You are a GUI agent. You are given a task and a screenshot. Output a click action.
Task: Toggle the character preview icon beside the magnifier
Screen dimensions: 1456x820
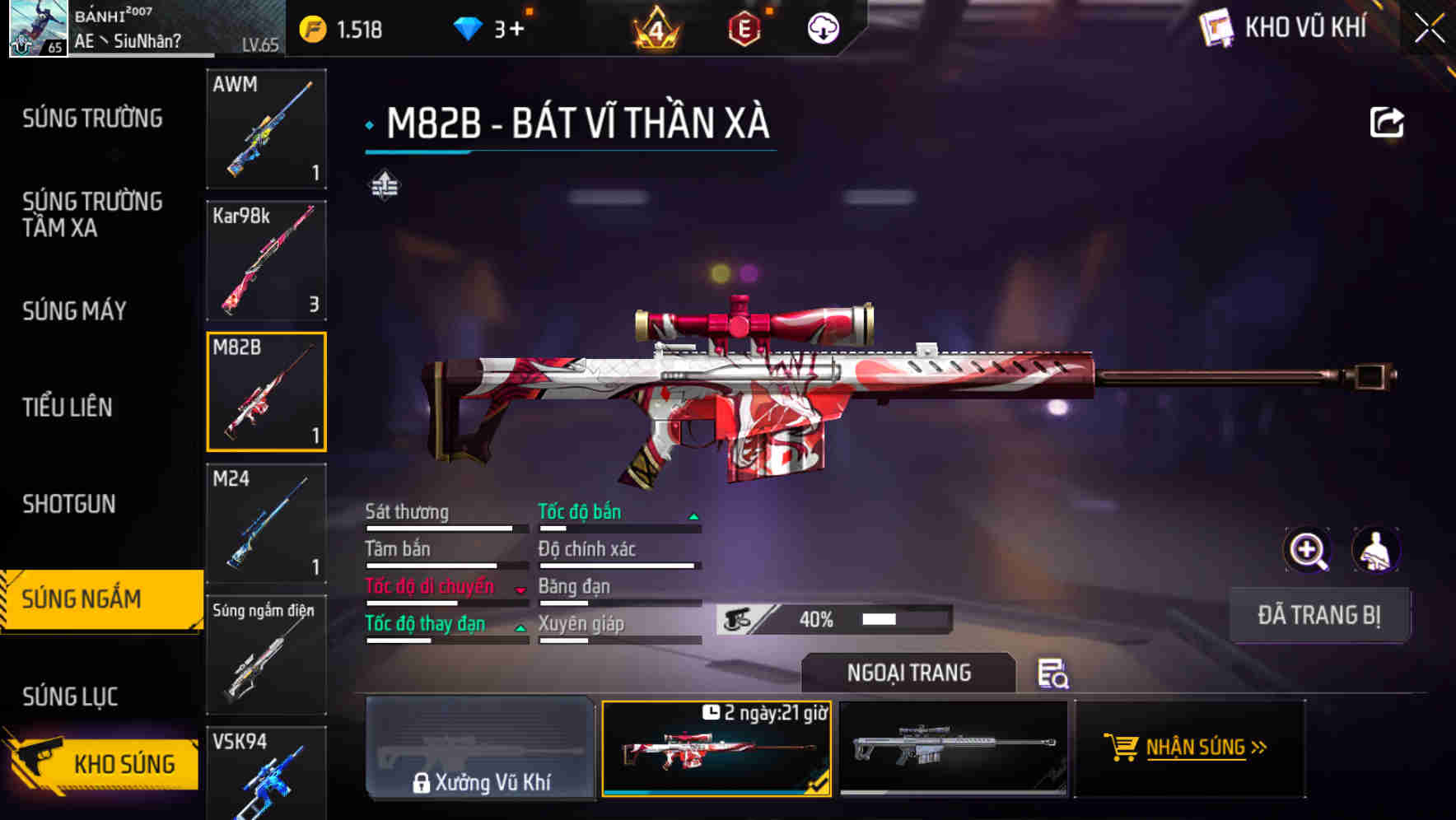tap(1377, 549)
